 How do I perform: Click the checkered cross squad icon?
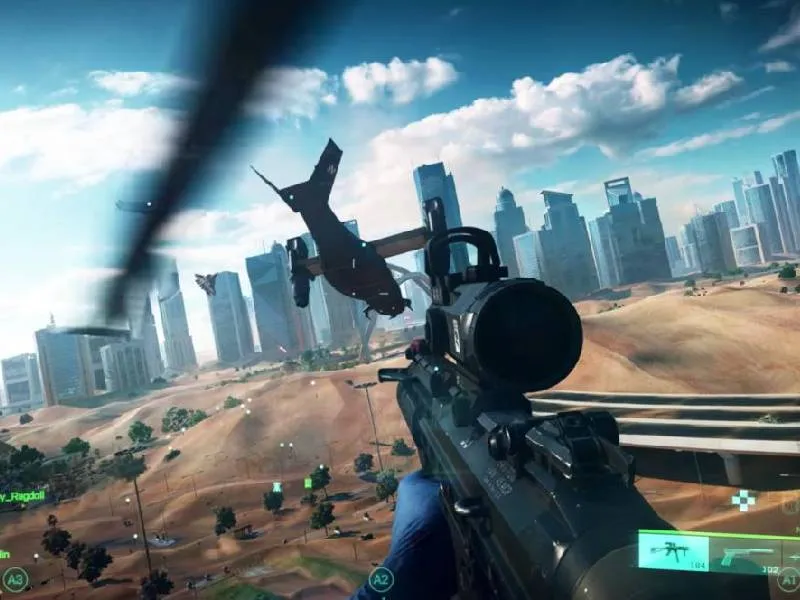tap(744, 500)
